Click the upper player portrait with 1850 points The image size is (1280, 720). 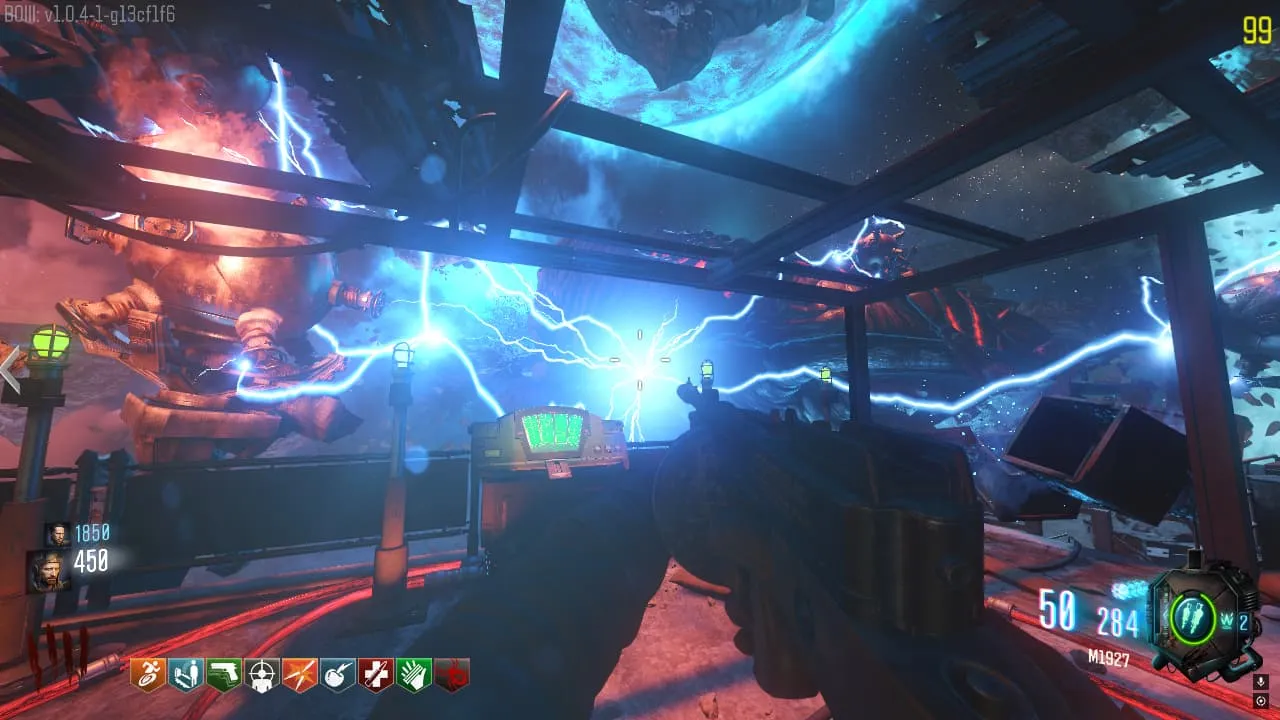click(x=56, y=534)
